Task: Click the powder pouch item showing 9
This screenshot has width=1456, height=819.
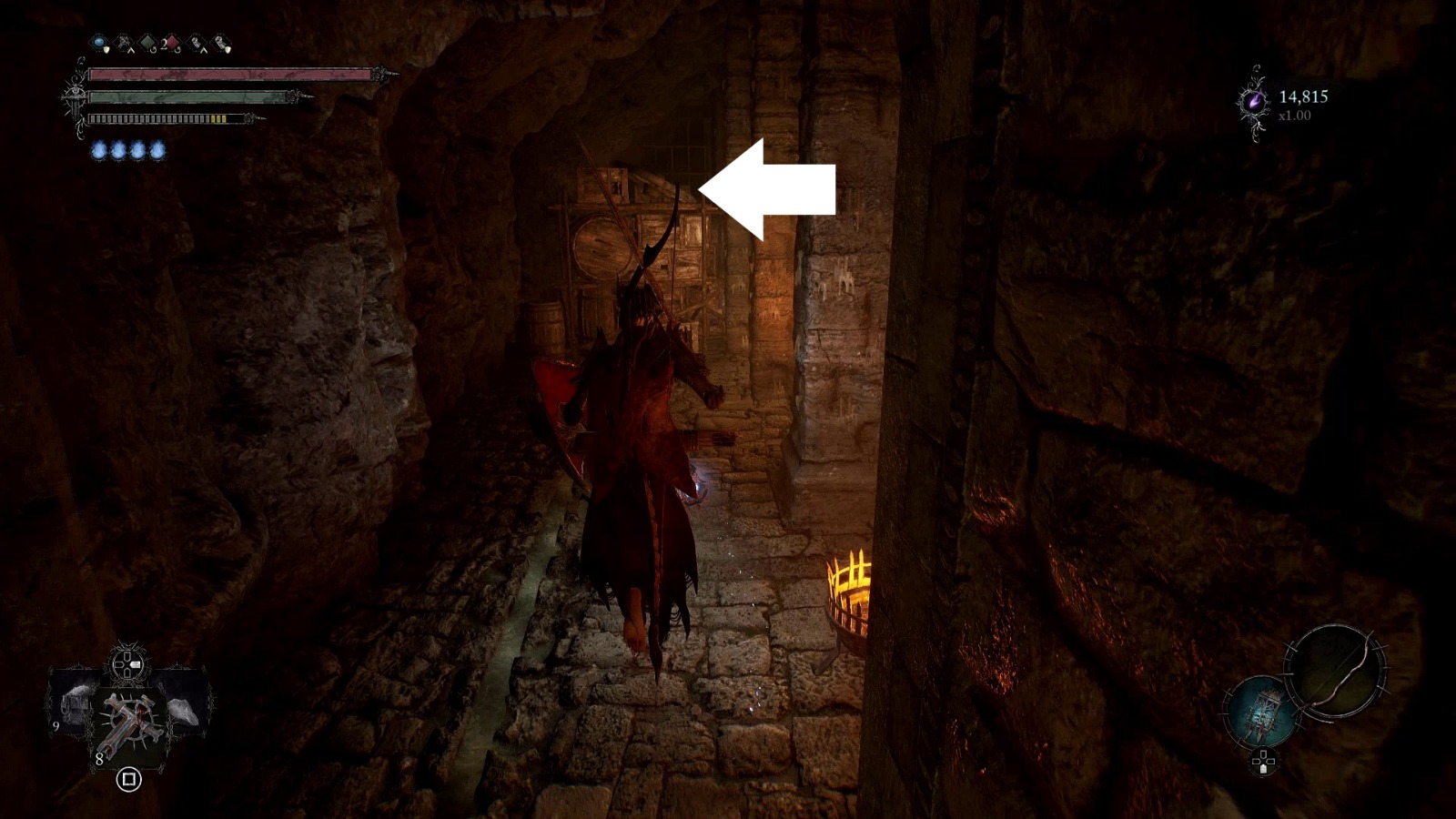Action: point(76,705)
